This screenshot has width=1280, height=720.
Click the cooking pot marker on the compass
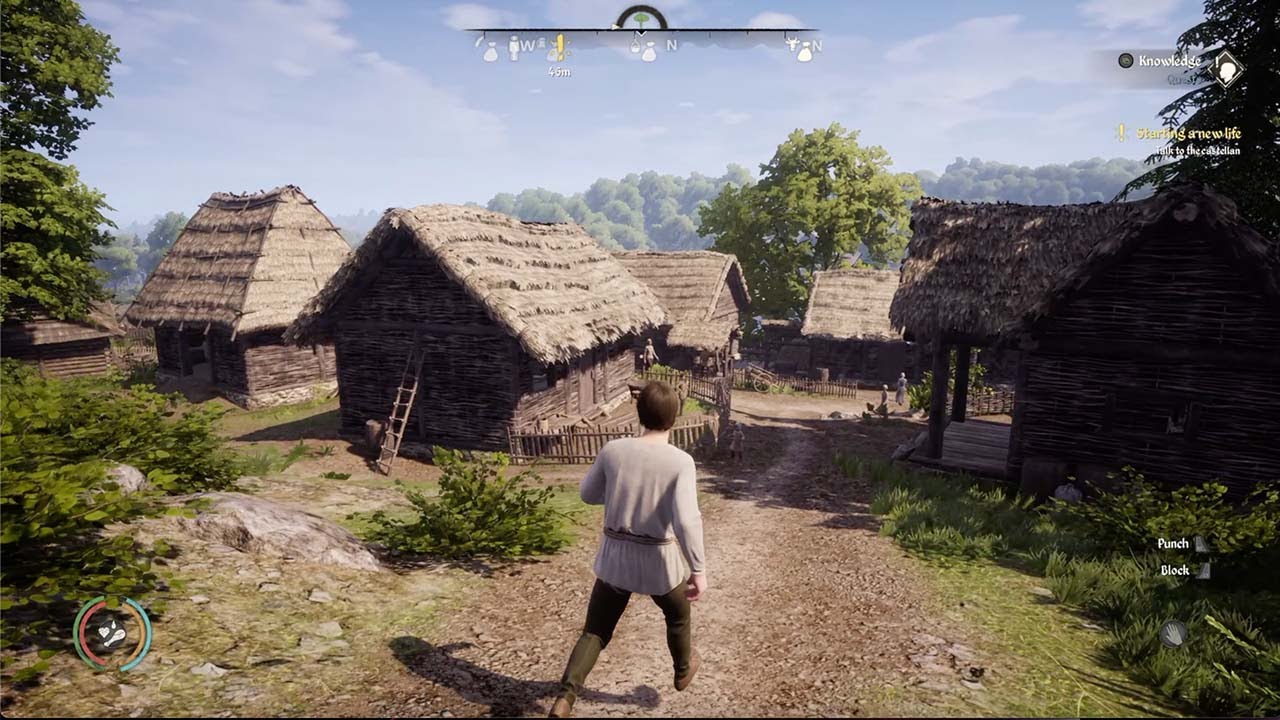pyautogui.click(x=635, y=47)
